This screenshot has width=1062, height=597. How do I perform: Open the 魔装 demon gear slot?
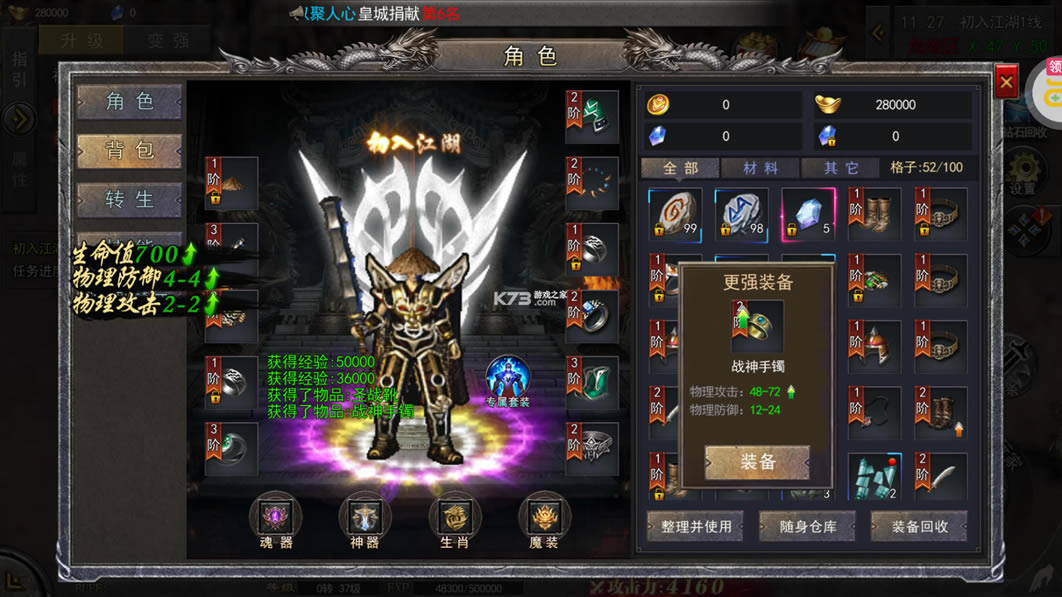[544, 518]
